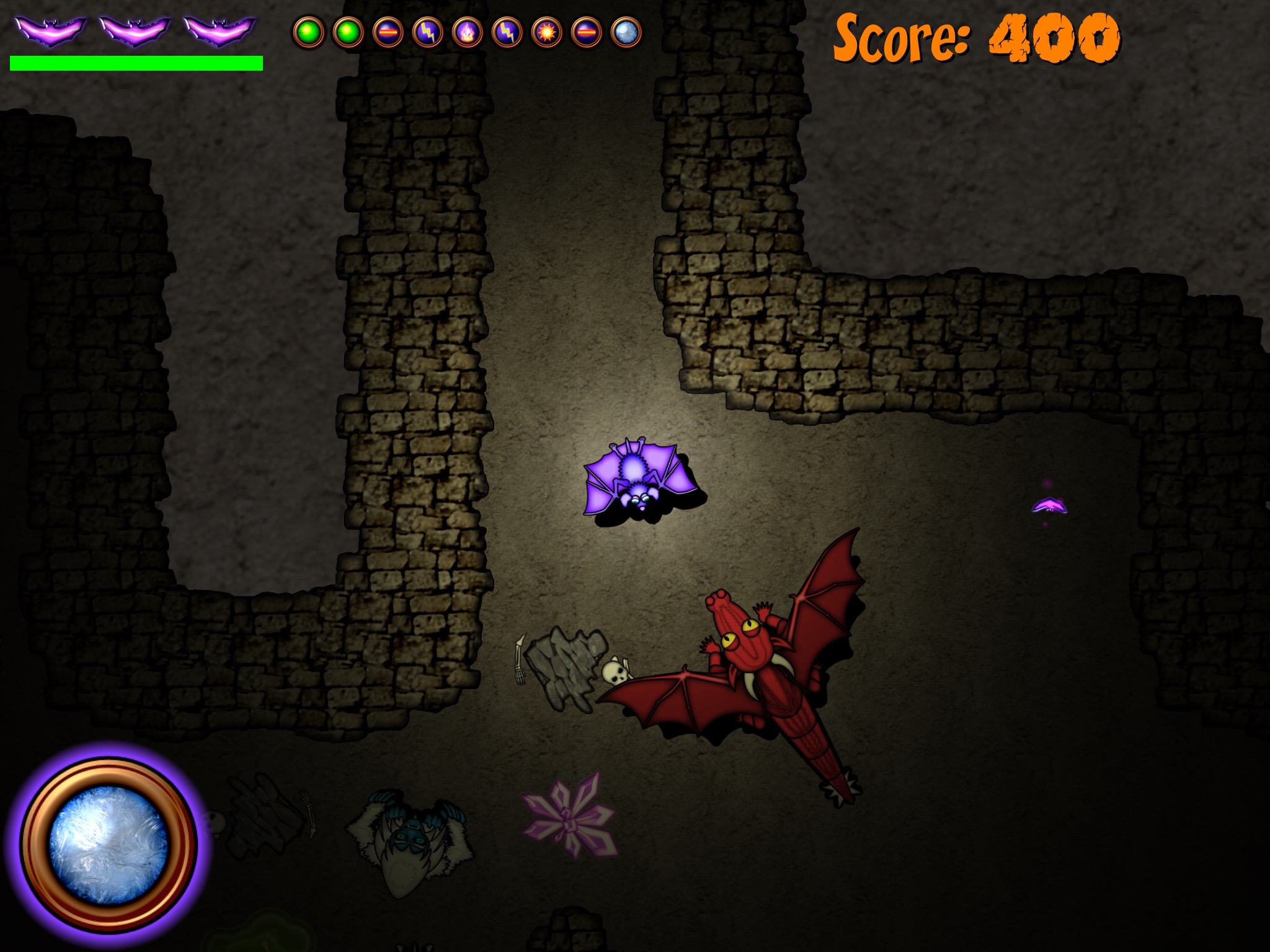Select the pink flame power-up orb

(467, 33)
